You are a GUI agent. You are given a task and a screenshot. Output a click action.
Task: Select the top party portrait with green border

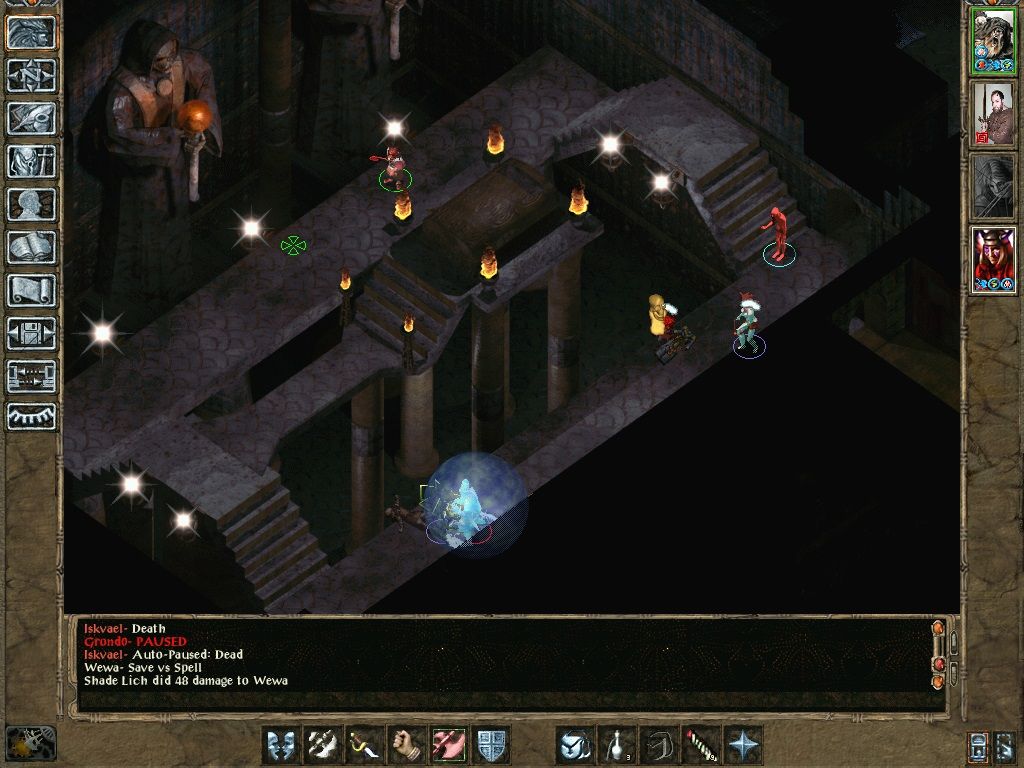click(993, 41)
